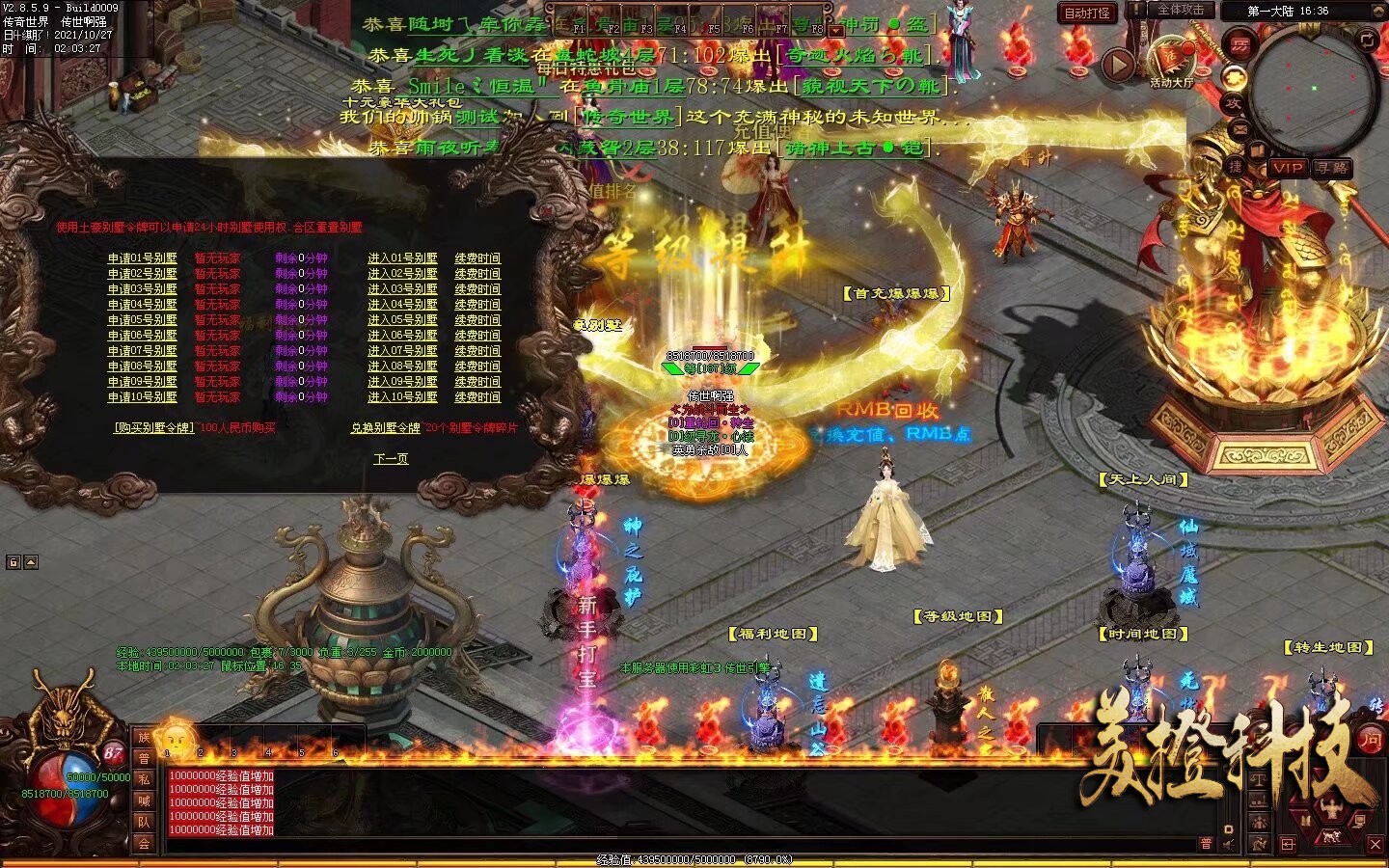Exchange villa token via 兑换别墅令牌
The image size is (1389, 868).
(x=386, y=427)
